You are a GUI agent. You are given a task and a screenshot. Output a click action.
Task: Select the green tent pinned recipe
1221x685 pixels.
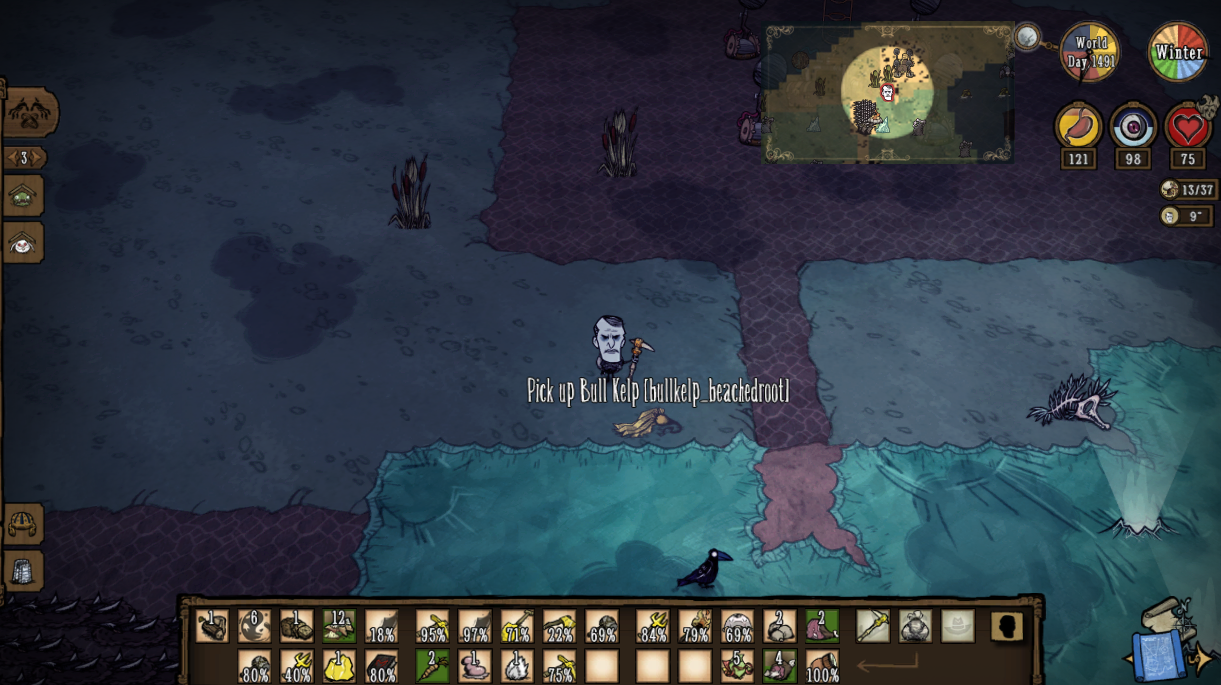click(22, 197)
